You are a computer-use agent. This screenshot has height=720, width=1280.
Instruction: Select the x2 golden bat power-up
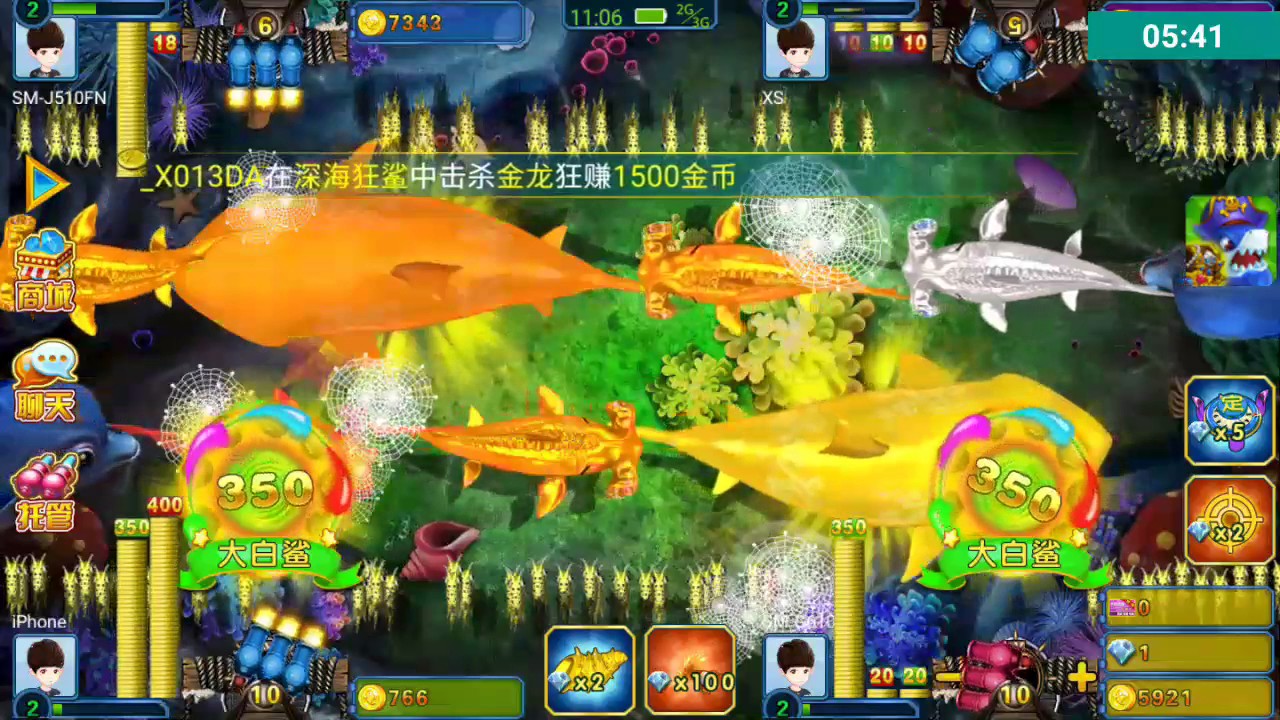pyautogui.click(x=590, y=668)
